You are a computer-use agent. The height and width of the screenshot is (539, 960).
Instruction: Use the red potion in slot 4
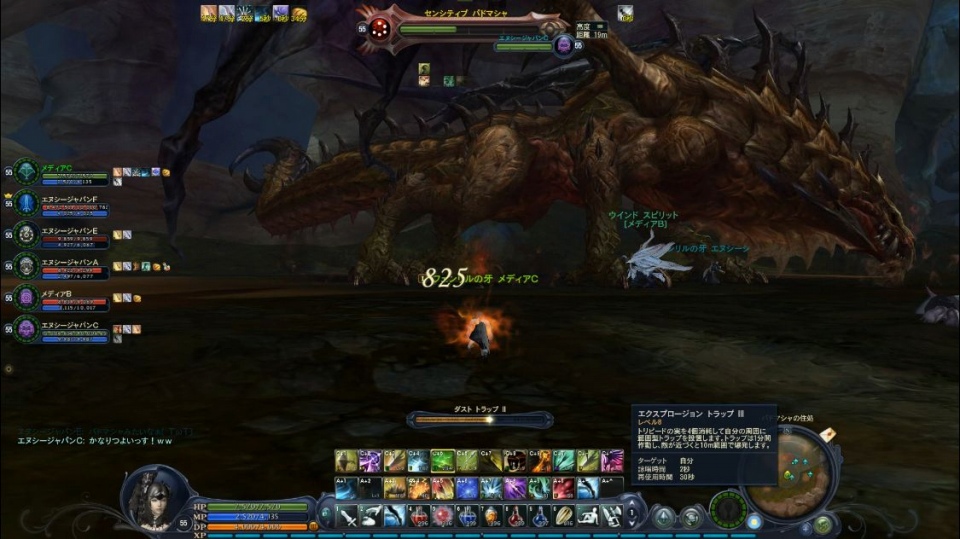coord(418,516)
